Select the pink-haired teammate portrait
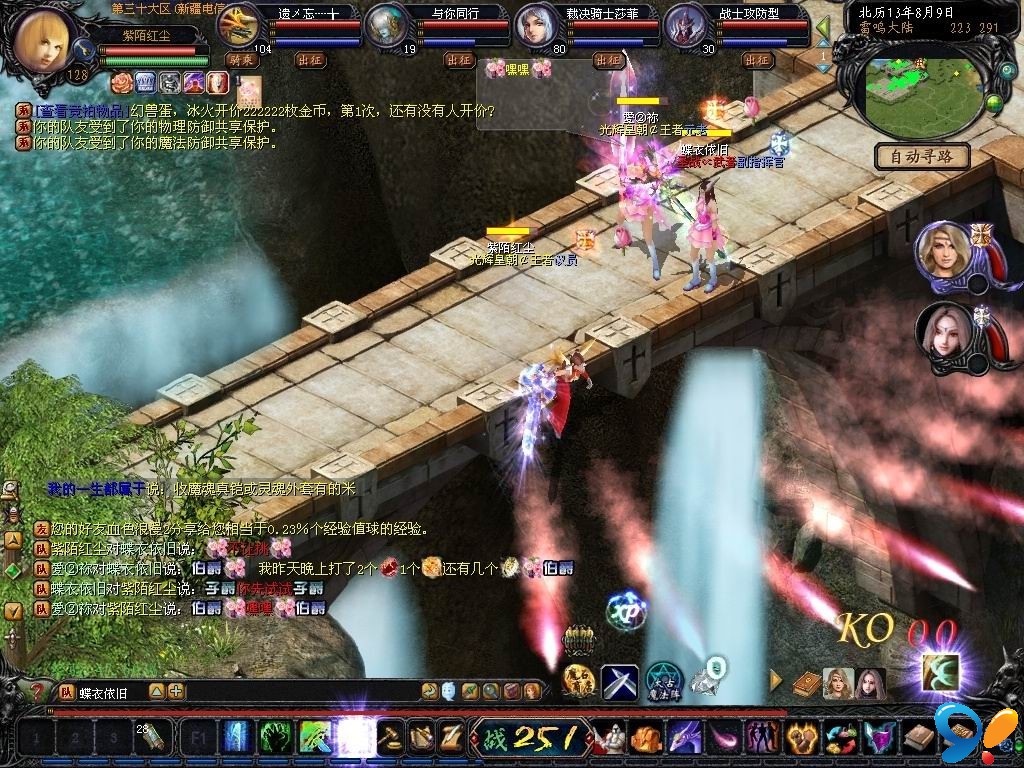 click(942, 331)
